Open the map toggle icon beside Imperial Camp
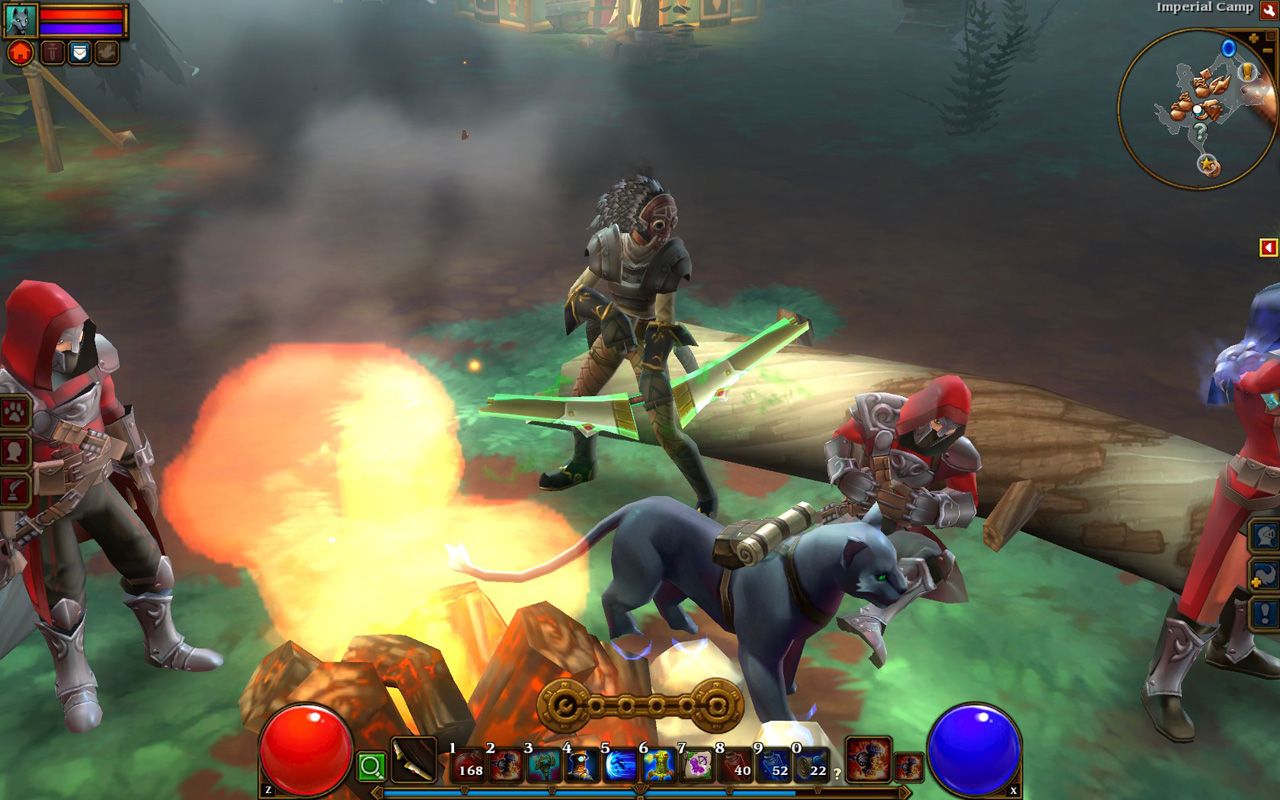This screenshot has width=1280, height=800. click(x=1267, y=8)
